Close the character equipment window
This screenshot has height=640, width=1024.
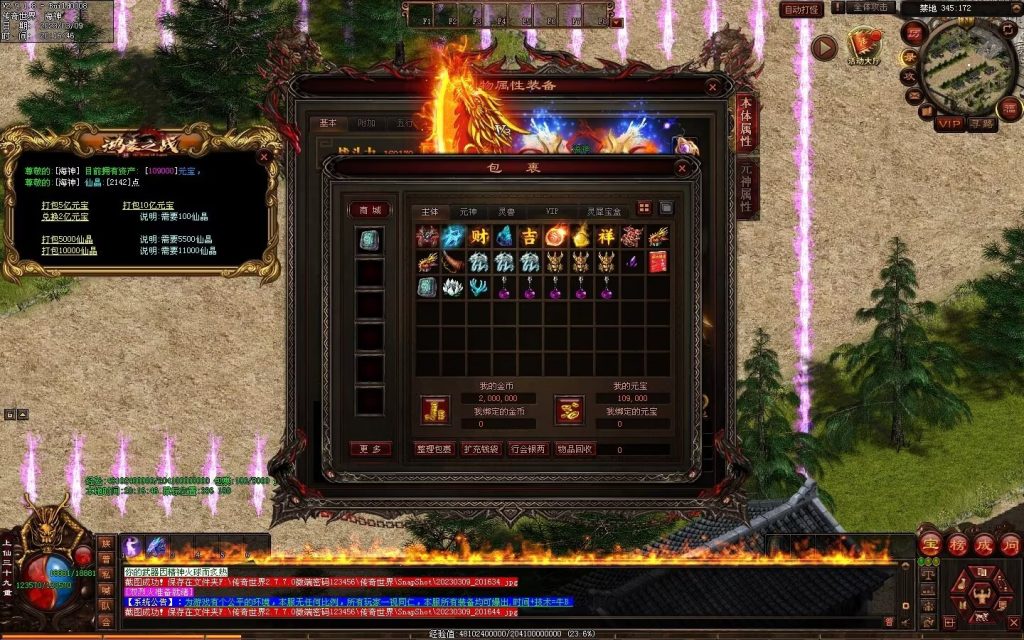click(x=713, y=86)
